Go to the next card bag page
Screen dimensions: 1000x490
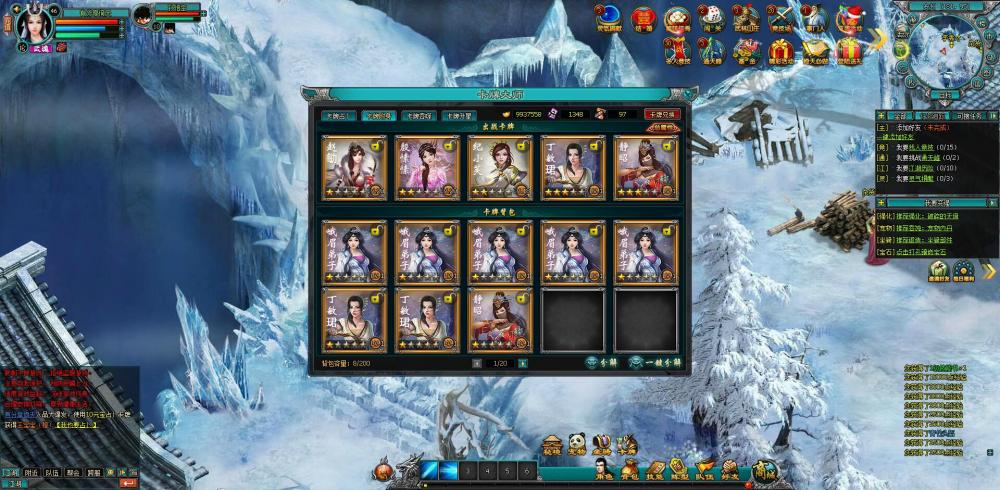coord(524,363)
